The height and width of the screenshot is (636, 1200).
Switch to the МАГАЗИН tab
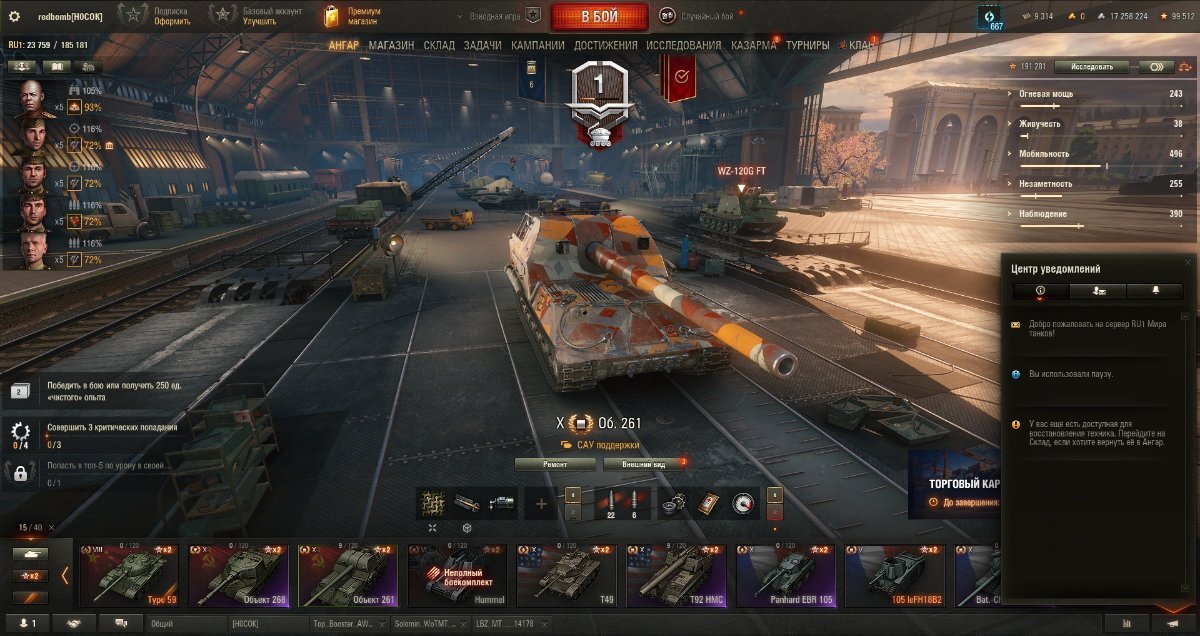[391, 45]
